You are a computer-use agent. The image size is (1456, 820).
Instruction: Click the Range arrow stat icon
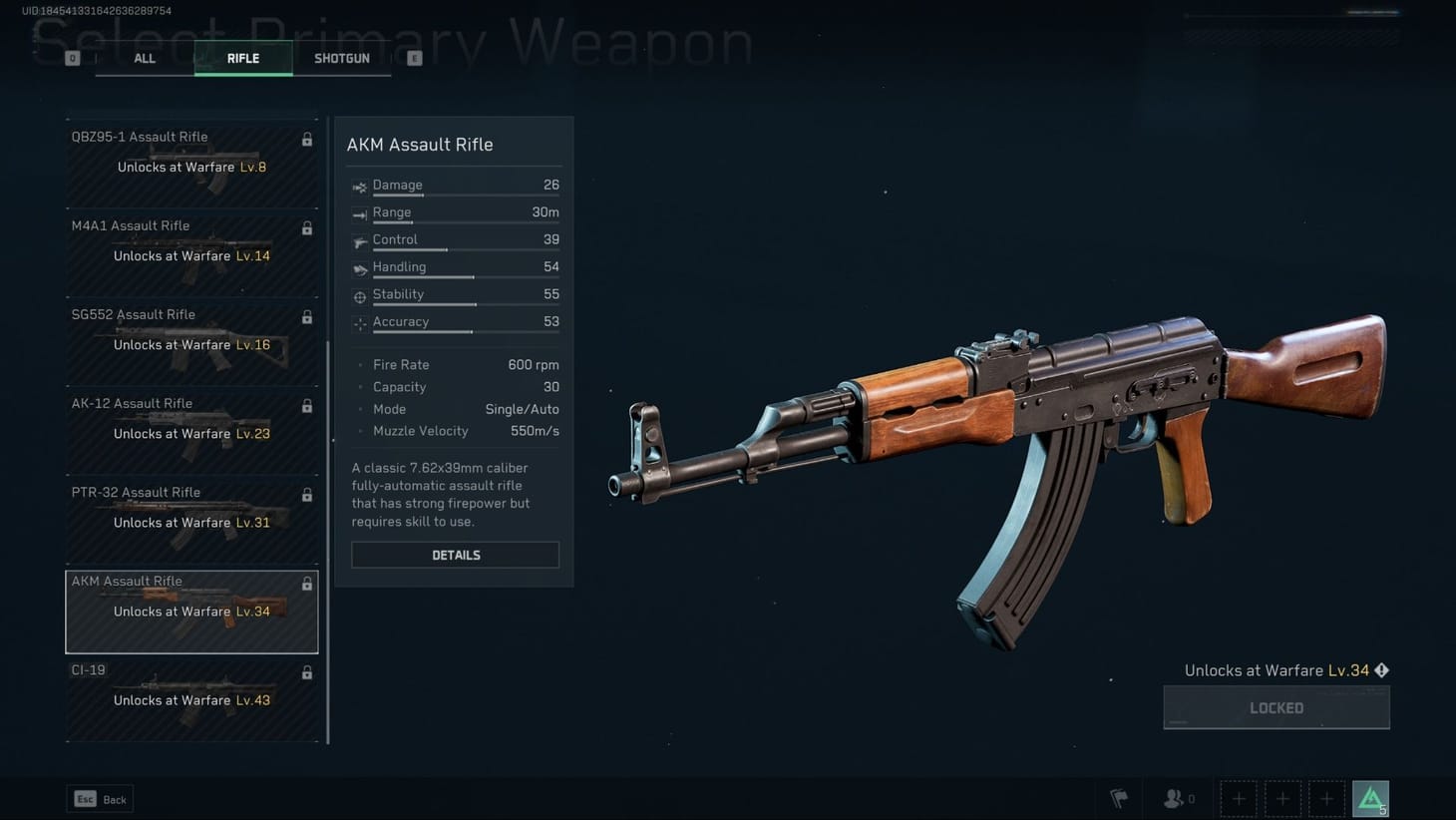coord(359,212)
